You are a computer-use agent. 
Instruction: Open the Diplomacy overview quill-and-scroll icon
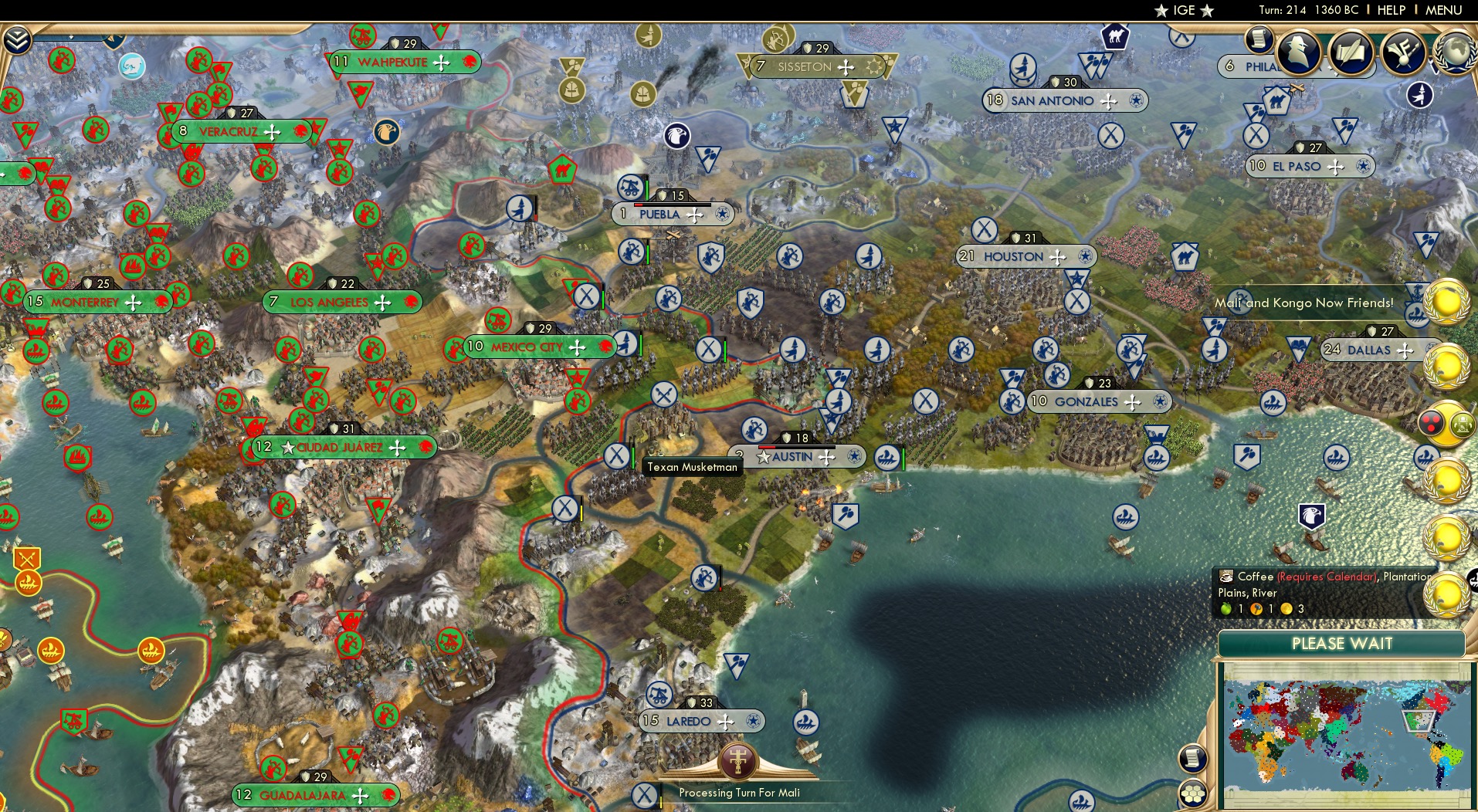1350,52
